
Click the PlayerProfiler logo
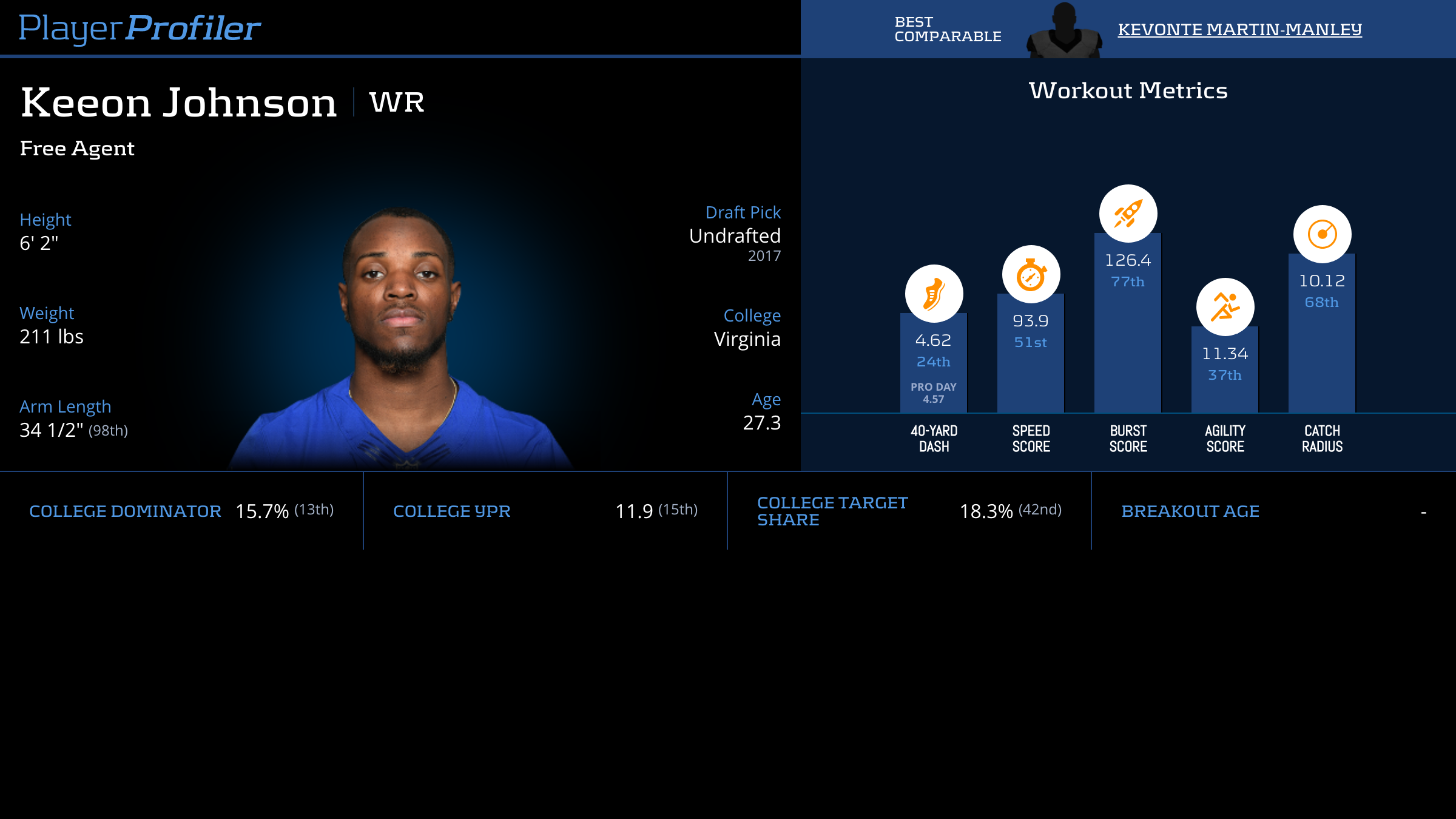pyautogui.click(x=140, y=28)
